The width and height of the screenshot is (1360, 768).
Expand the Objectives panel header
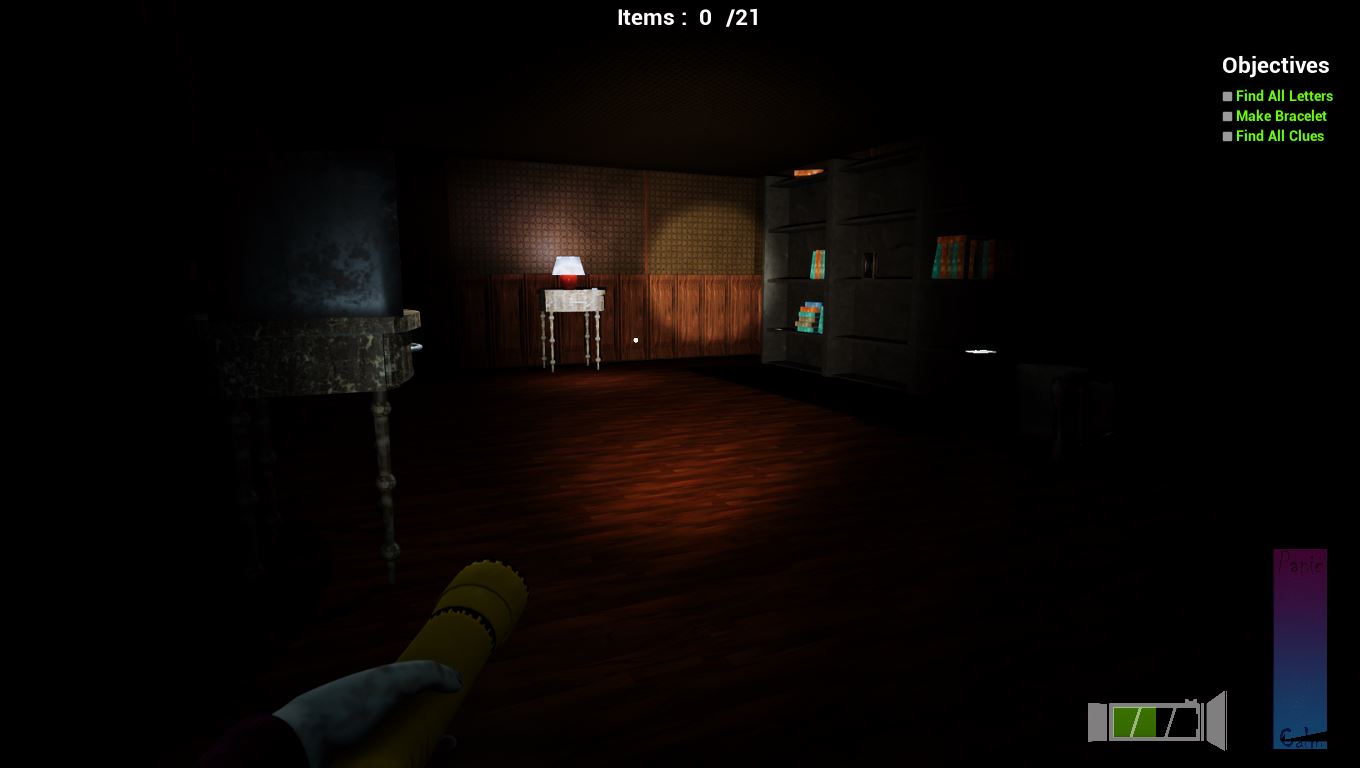(x=1275, y=66)
